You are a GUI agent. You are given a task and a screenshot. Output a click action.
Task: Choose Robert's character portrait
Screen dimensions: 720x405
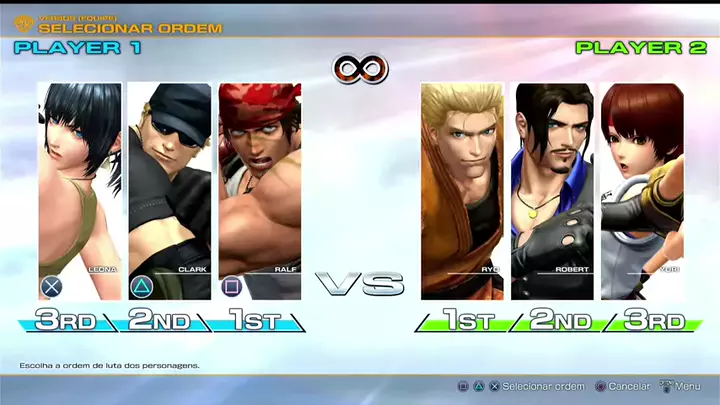(x=552, y=190)
